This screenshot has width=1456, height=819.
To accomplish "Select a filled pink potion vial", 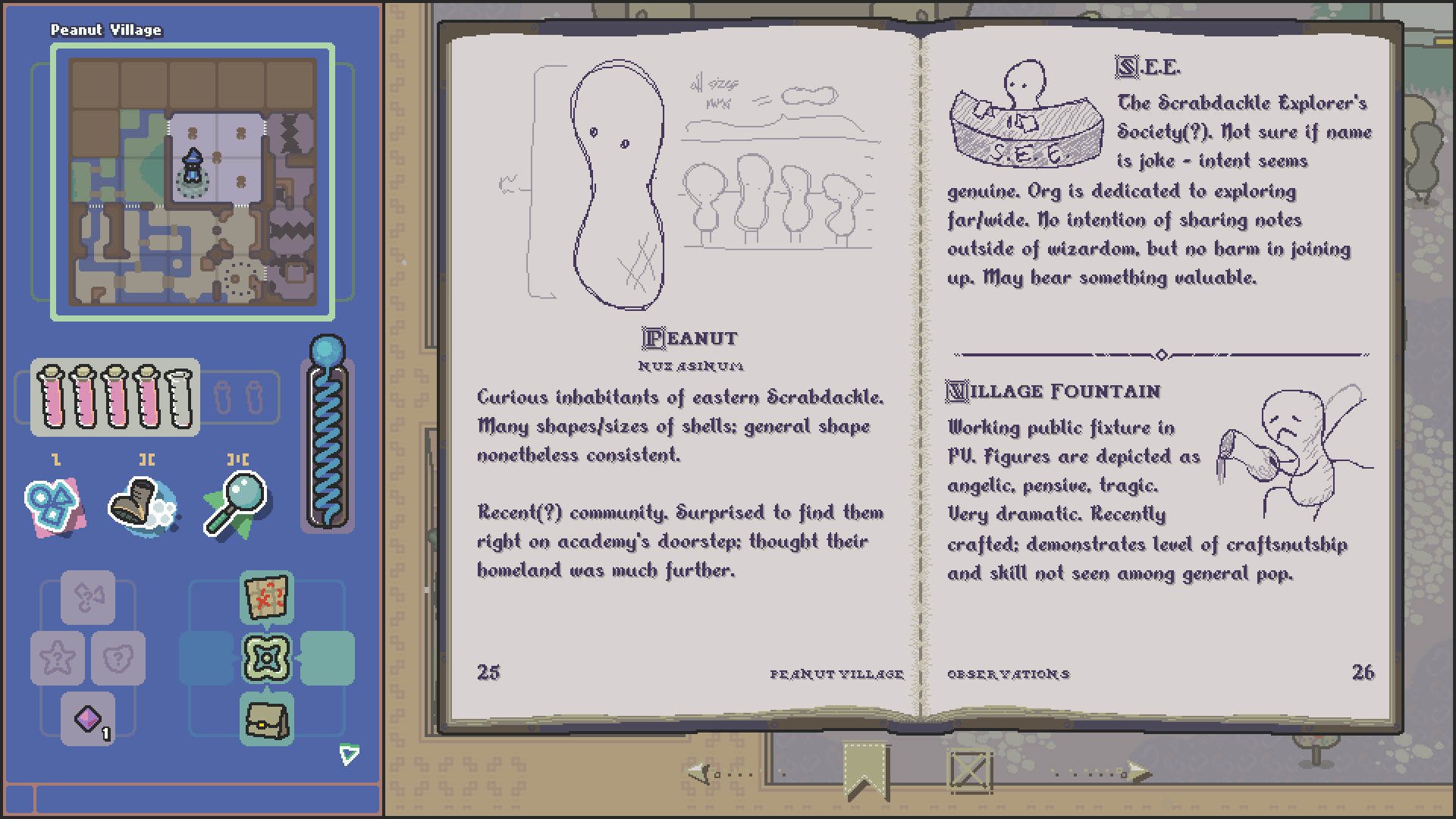I will [49, 398].
